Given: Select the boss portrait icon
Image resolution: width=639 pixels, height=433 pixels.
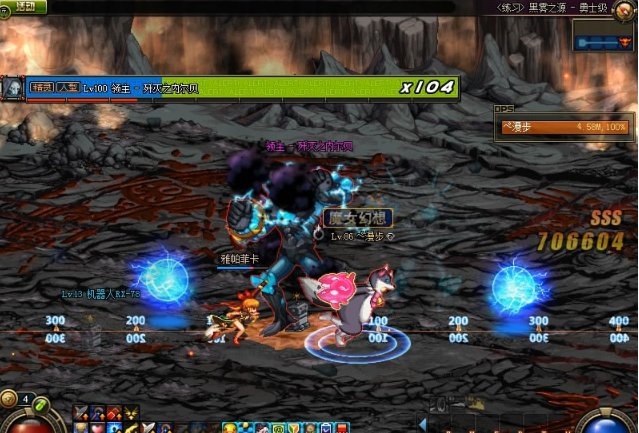Looking at the screenshot, I should 13,88.
